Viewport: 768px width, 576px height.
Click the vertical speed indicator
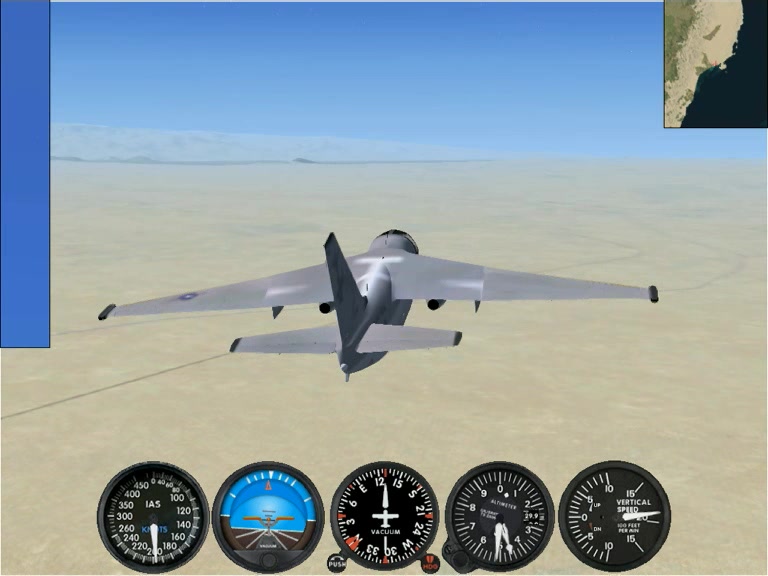pos(614,516)
